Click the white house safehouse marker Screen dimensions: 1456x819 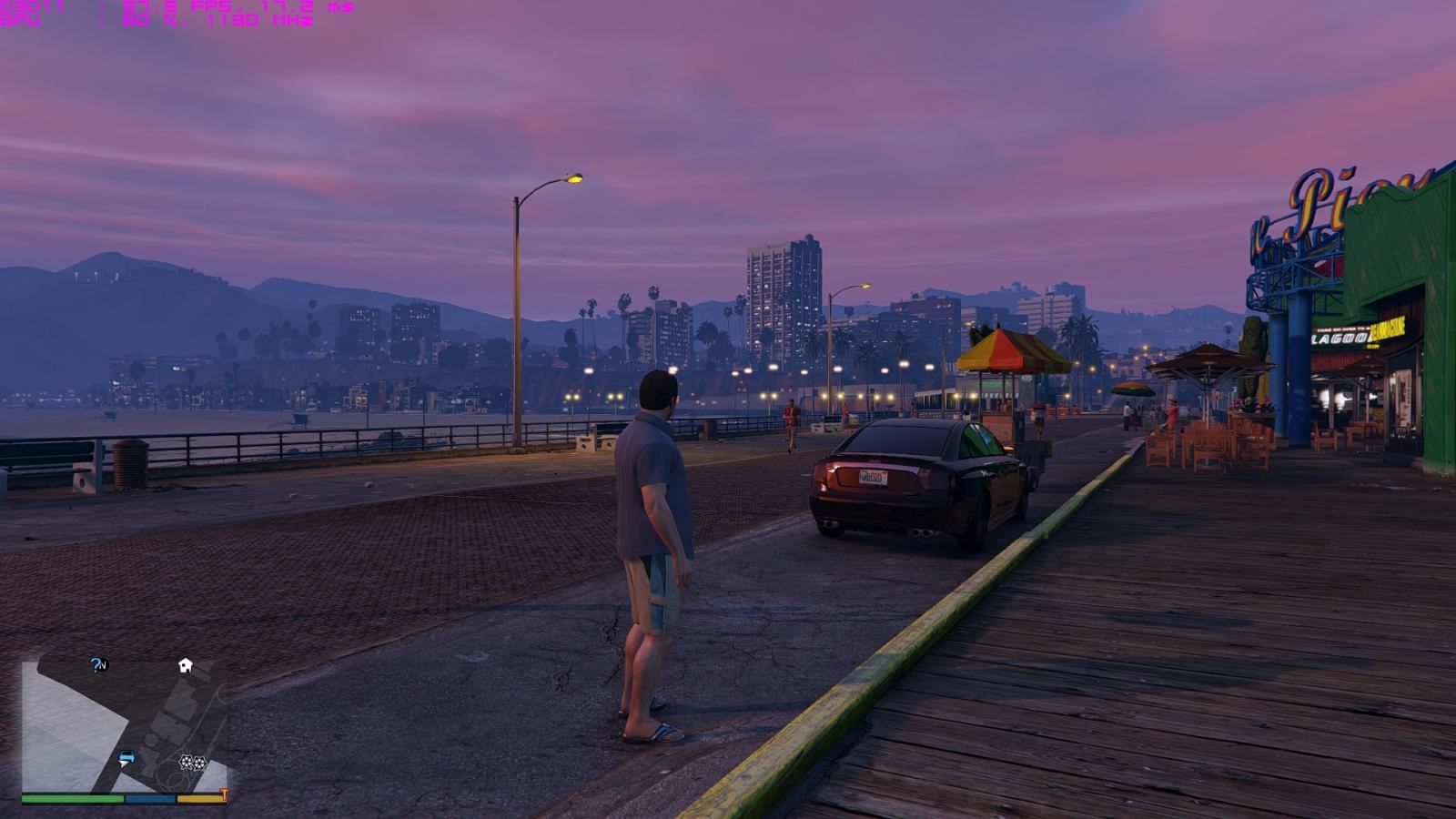(x=185, y=665)
